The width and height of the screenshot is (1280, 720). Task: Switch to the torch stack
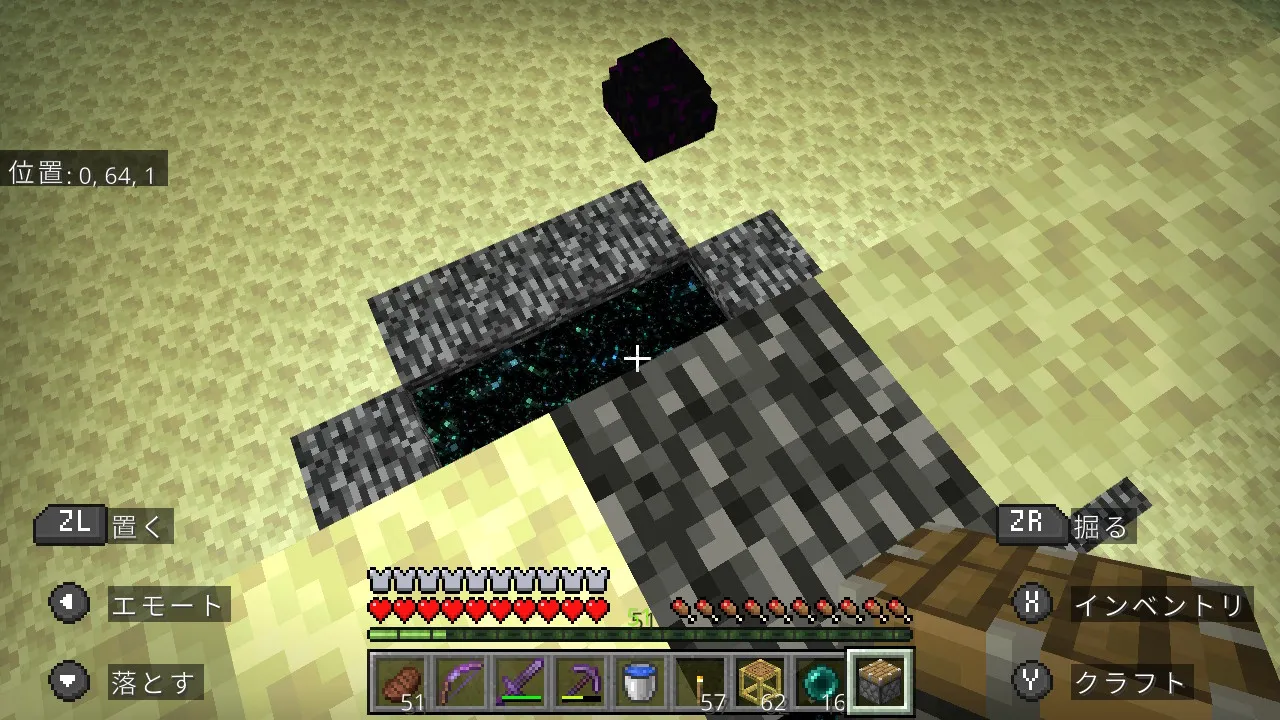[700, 682]
